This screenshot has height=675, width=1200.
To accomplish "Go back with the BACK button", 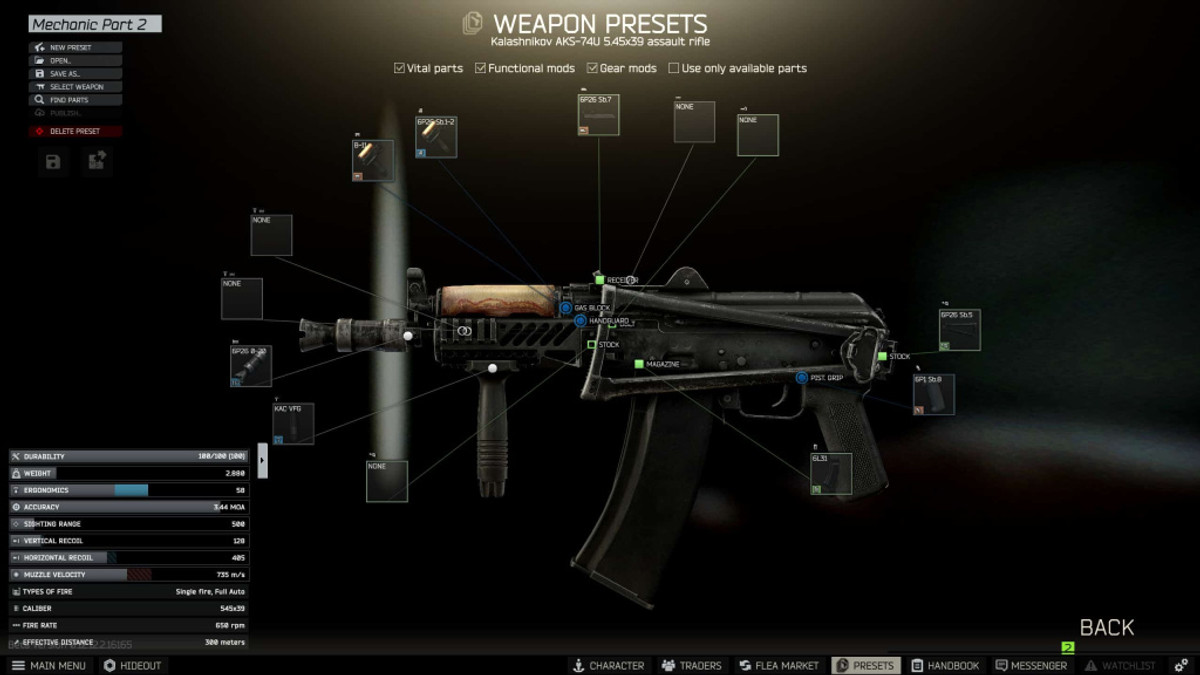I will click(1106, 628).
